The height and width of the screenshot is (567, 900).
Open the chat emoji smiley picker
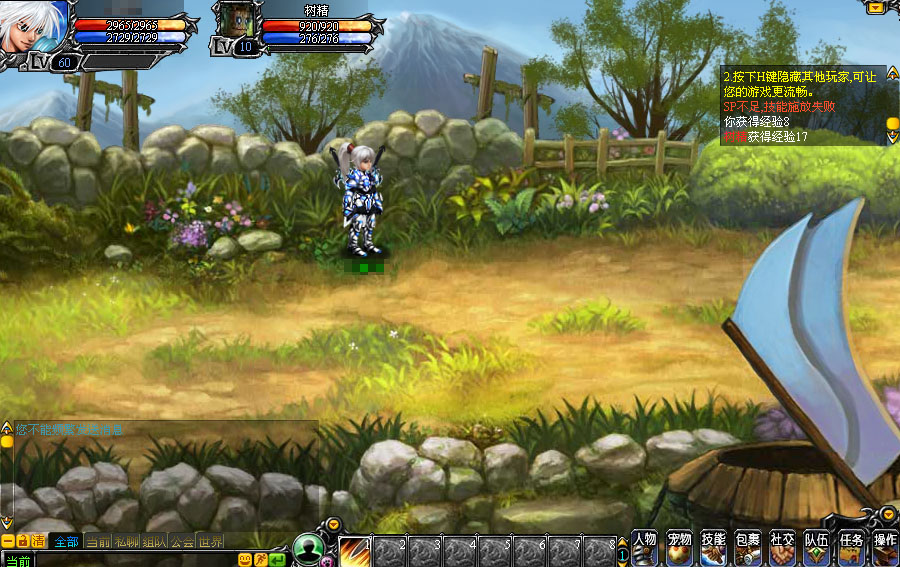(244, 559)
